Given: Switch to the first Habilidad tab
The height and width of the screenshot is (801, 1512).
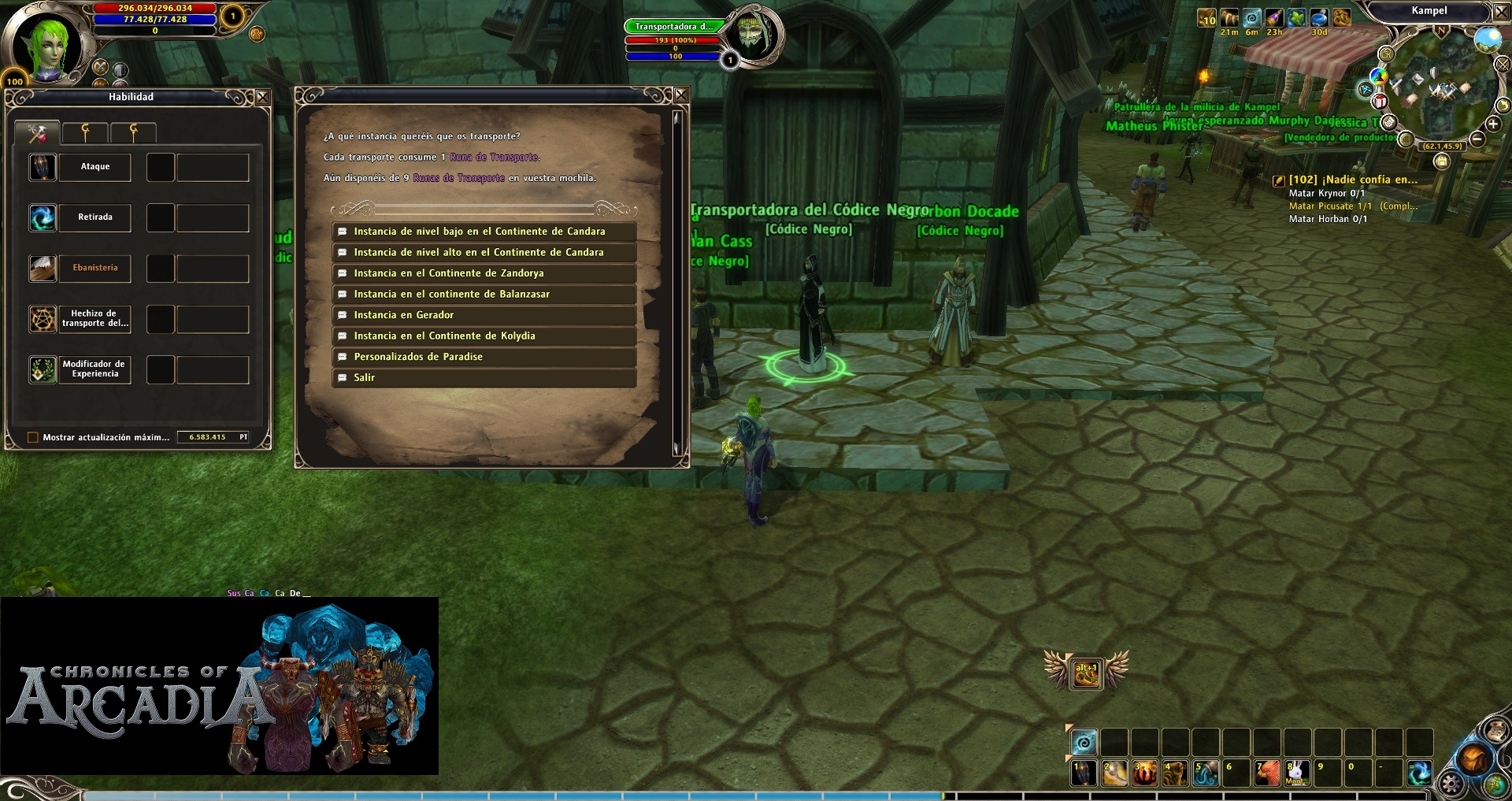Looking at the screenshot, I should [x=37, y=133].
